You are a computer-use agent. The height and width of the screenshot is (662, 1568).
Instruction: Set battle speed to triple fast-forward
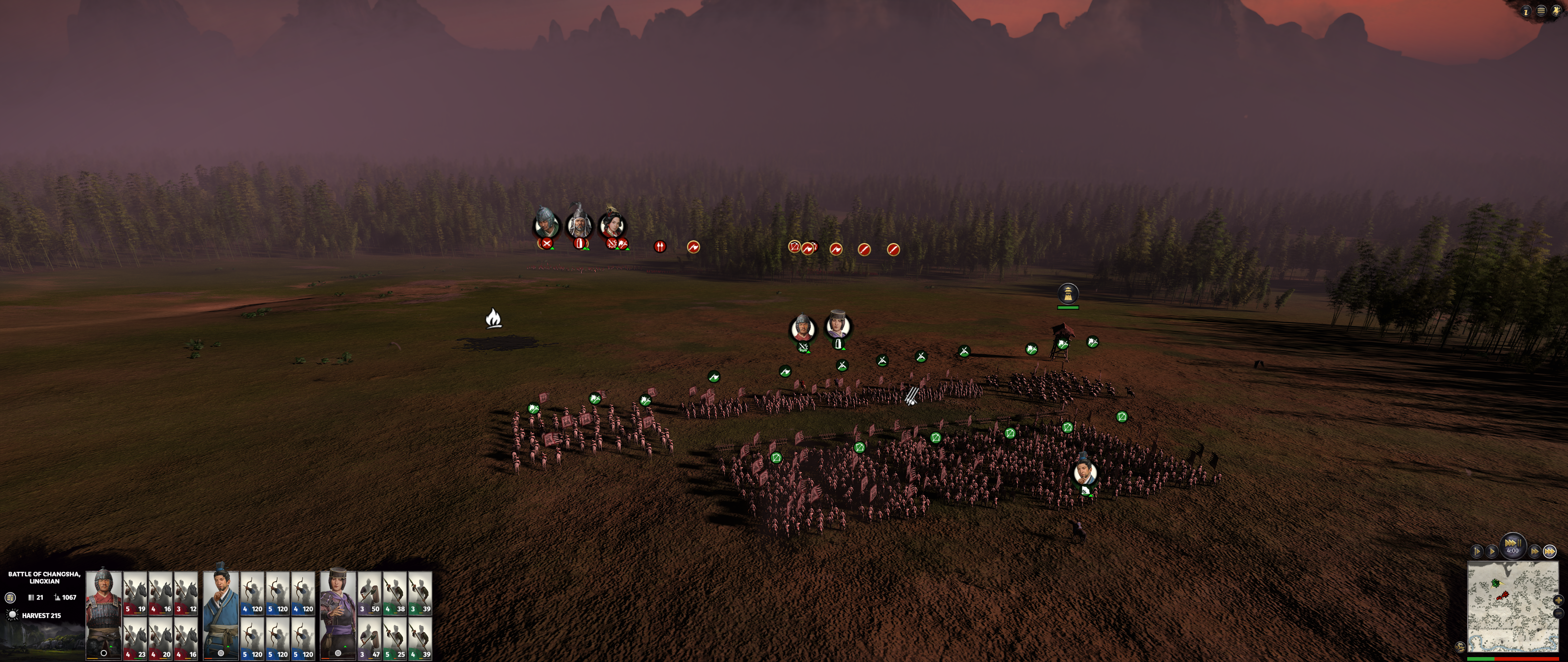(1550, 551)
